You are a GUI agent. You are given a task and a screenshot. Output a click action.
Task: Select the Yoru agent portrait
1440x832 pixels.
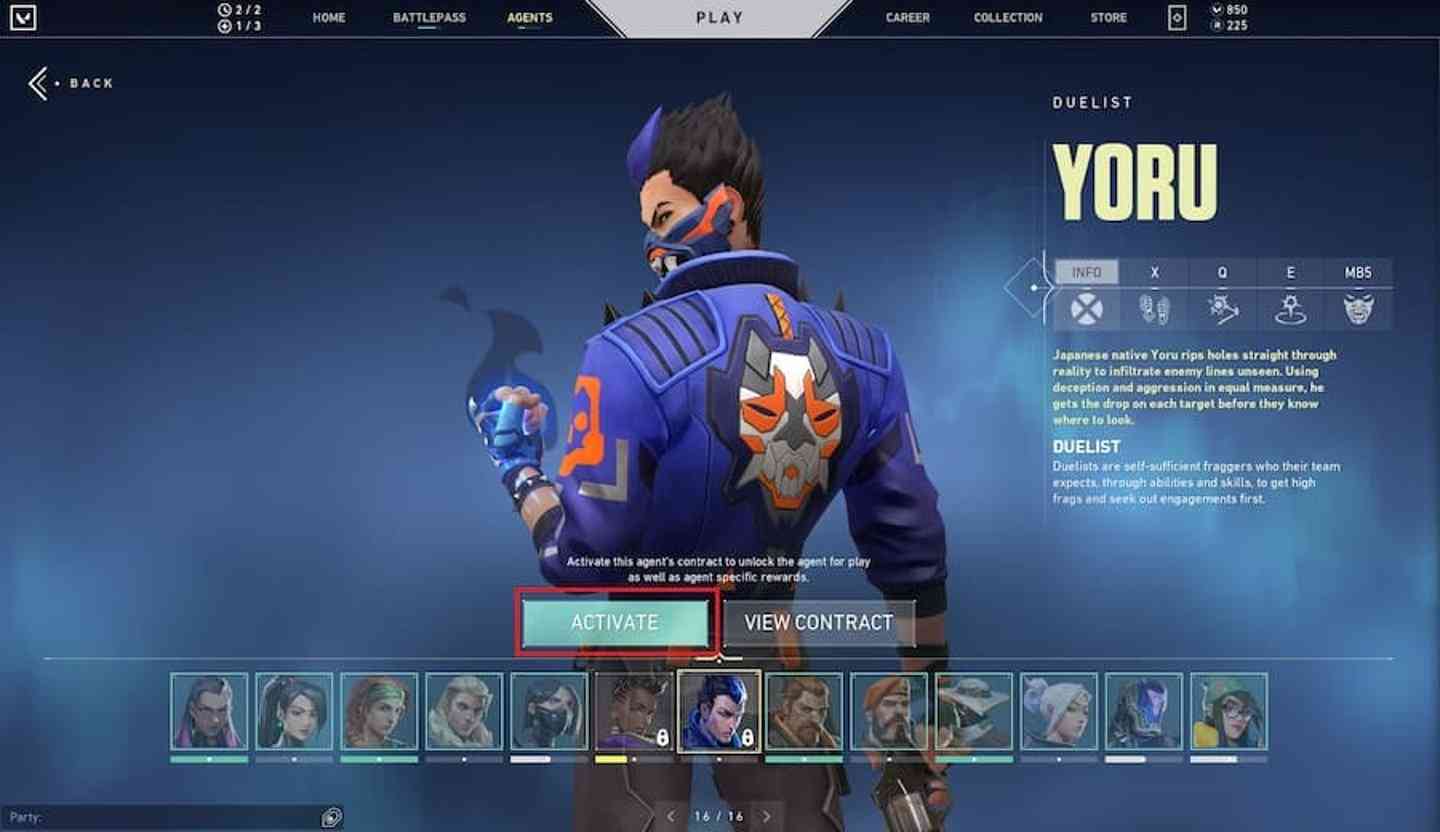click(x=719, y=711)
